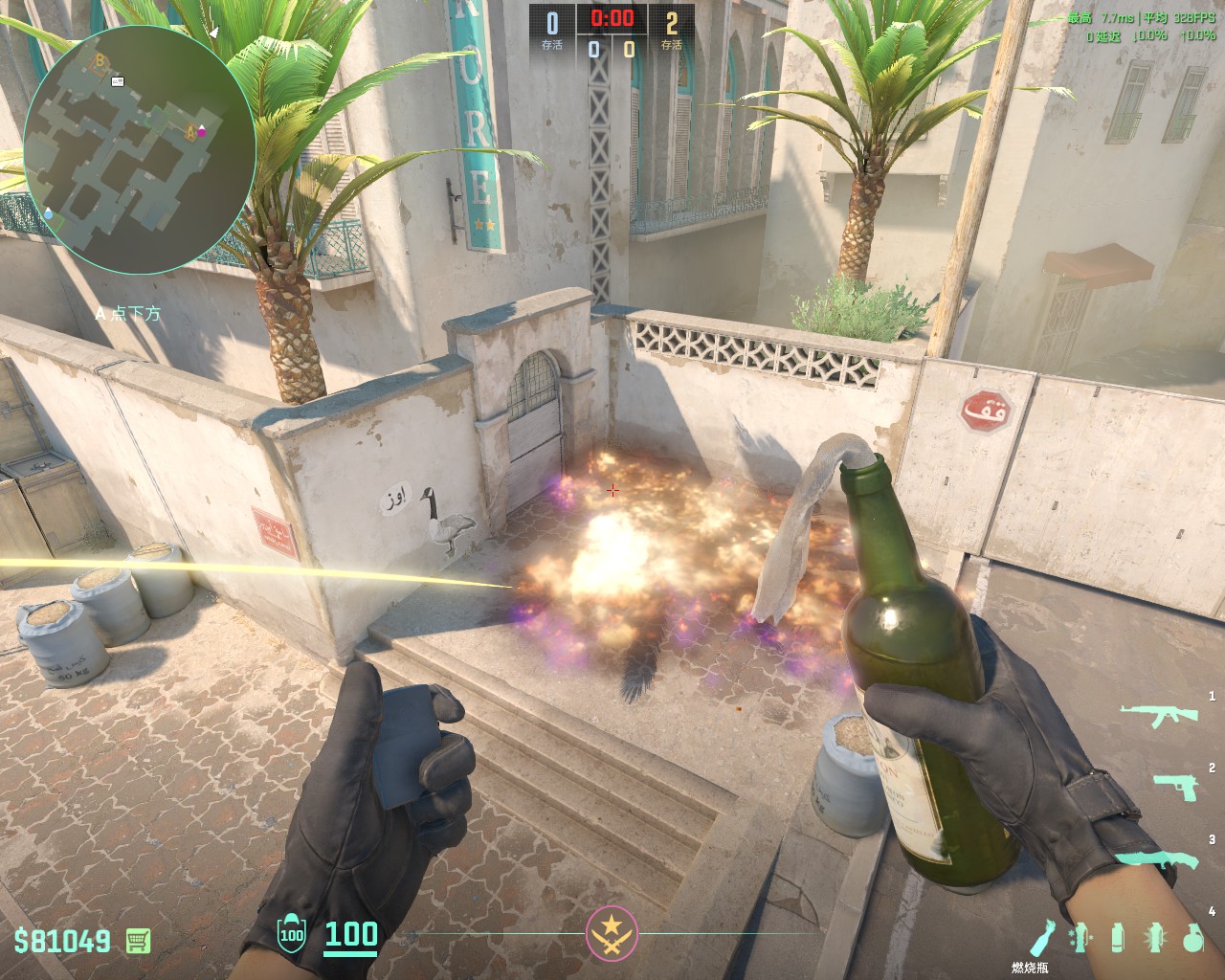1225x980 pixels.
Task: Choose the grenade icon with small sparks
Action: pyautogui.click(x=1080, y=937)
